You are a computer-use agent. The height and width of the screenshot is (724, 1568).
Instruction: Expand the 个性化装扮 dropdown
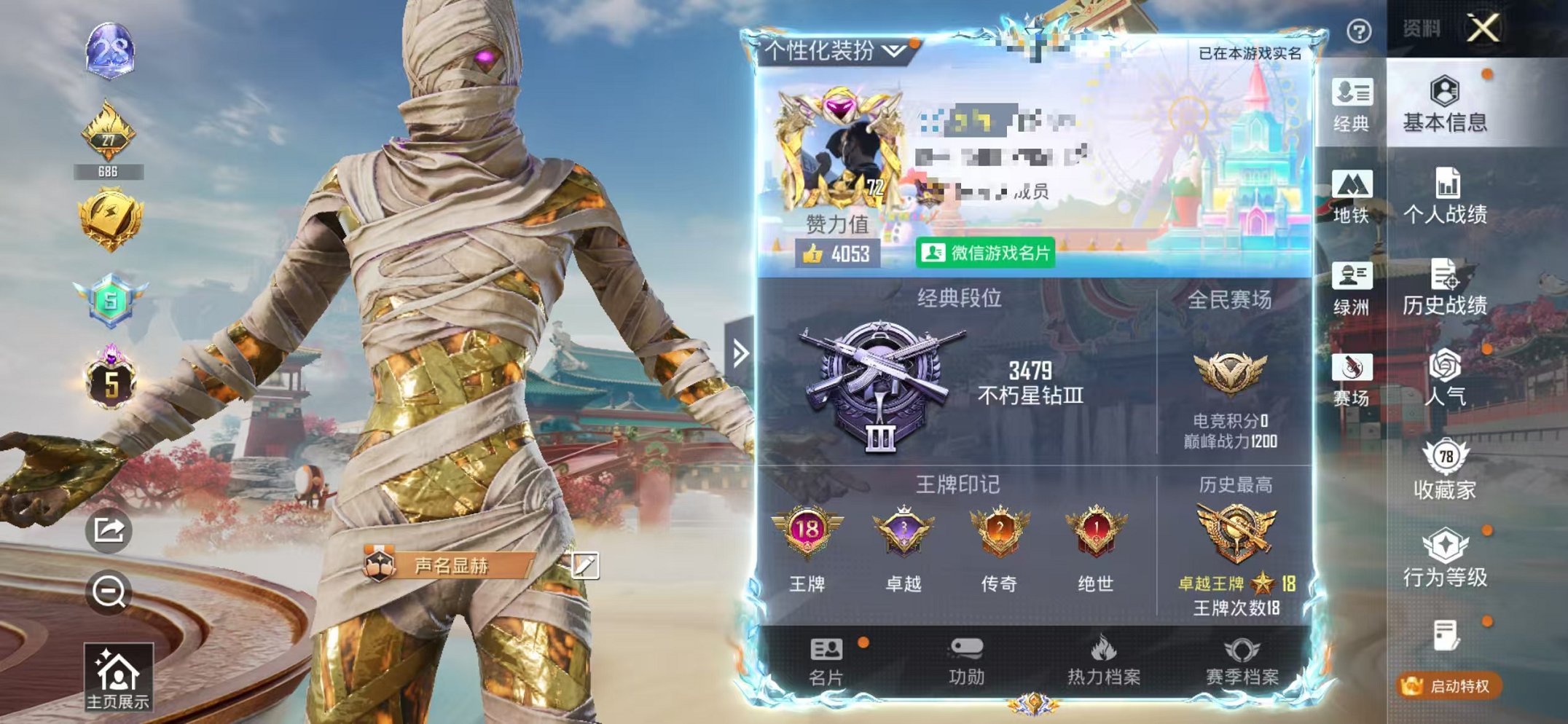[831, 50]
